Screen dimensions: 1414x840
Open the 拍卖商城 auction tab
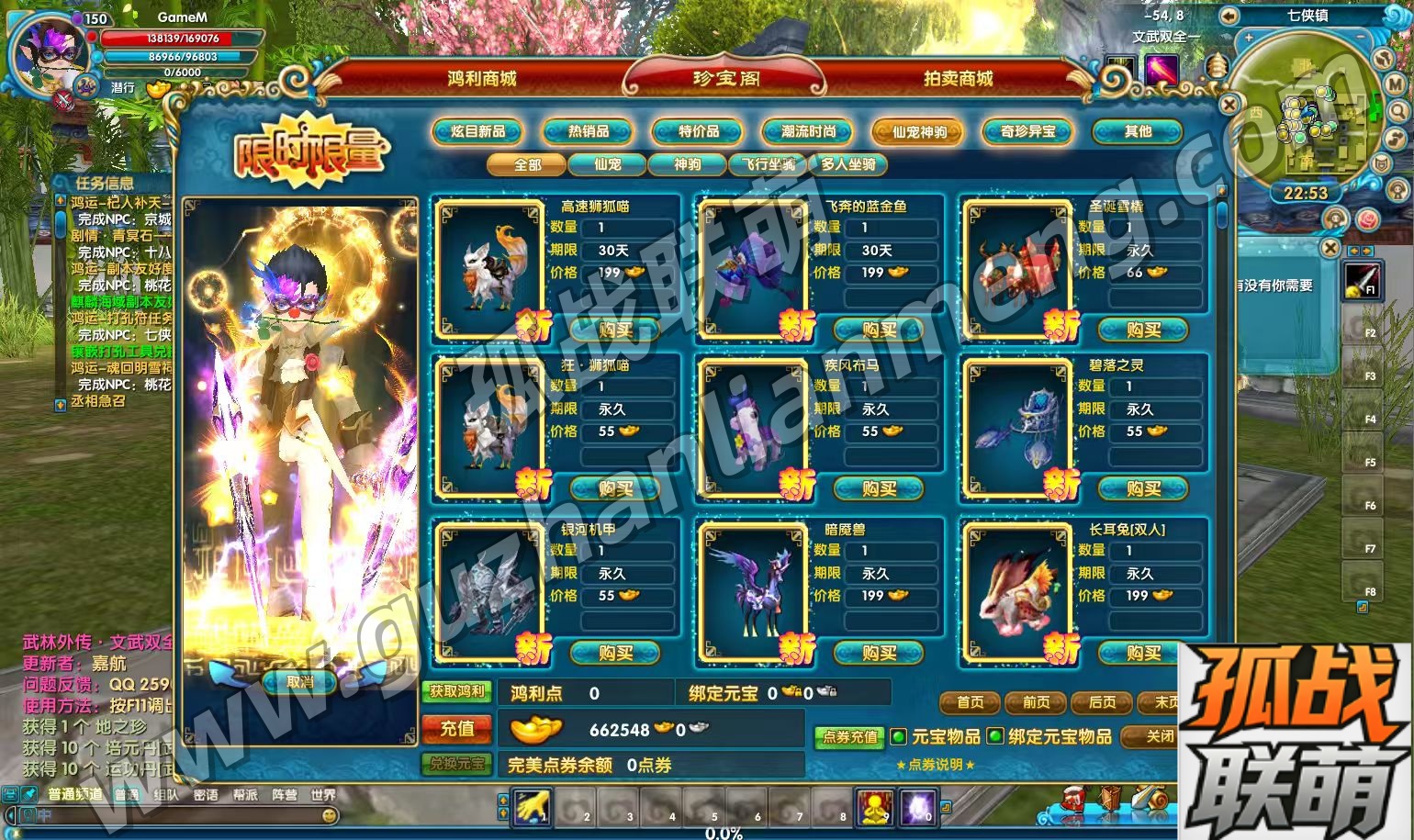(x=958, y=79)
